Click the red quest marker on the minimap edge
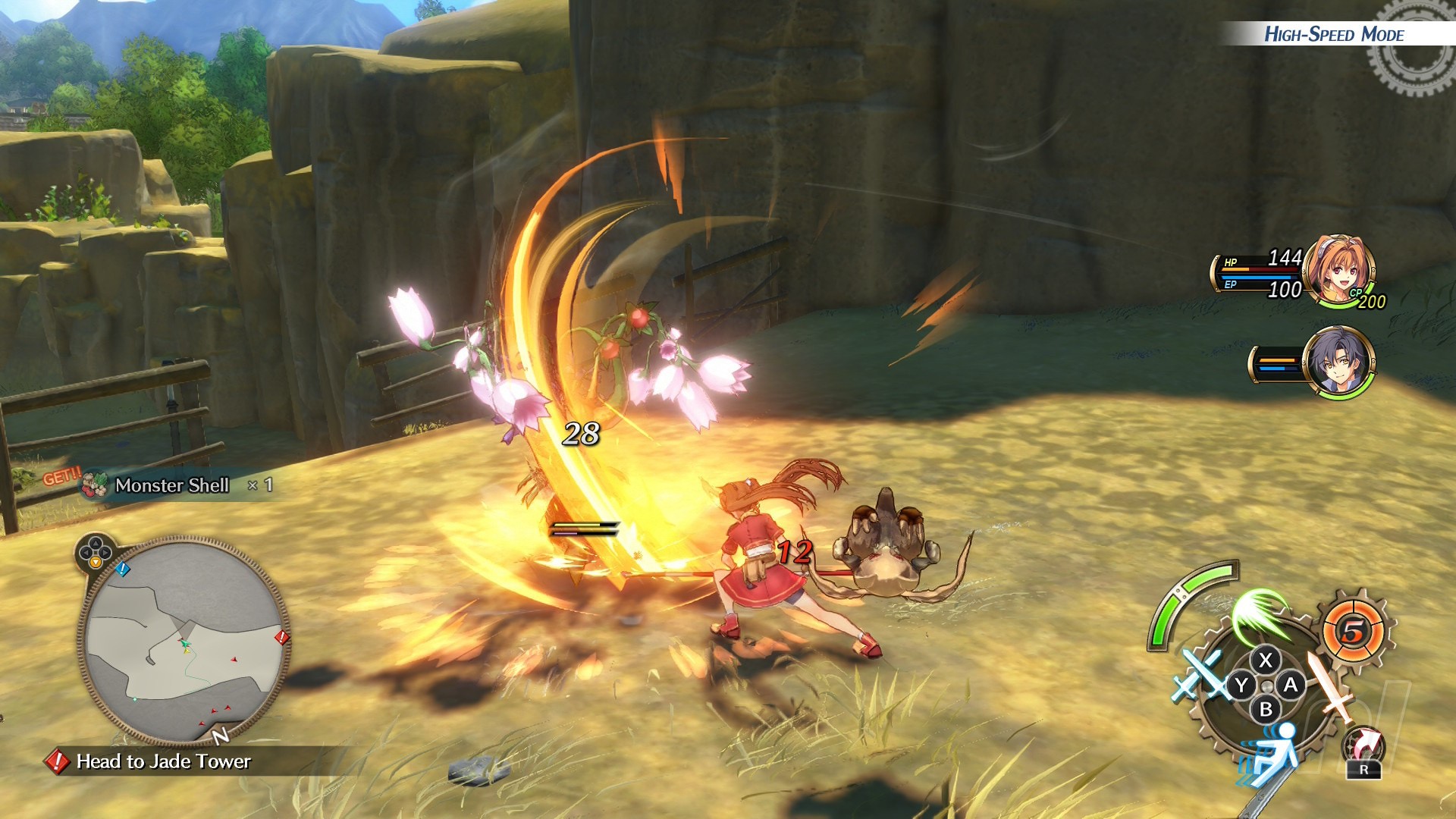The width and height of the screenshot is (1456, 819). point(281,637)
